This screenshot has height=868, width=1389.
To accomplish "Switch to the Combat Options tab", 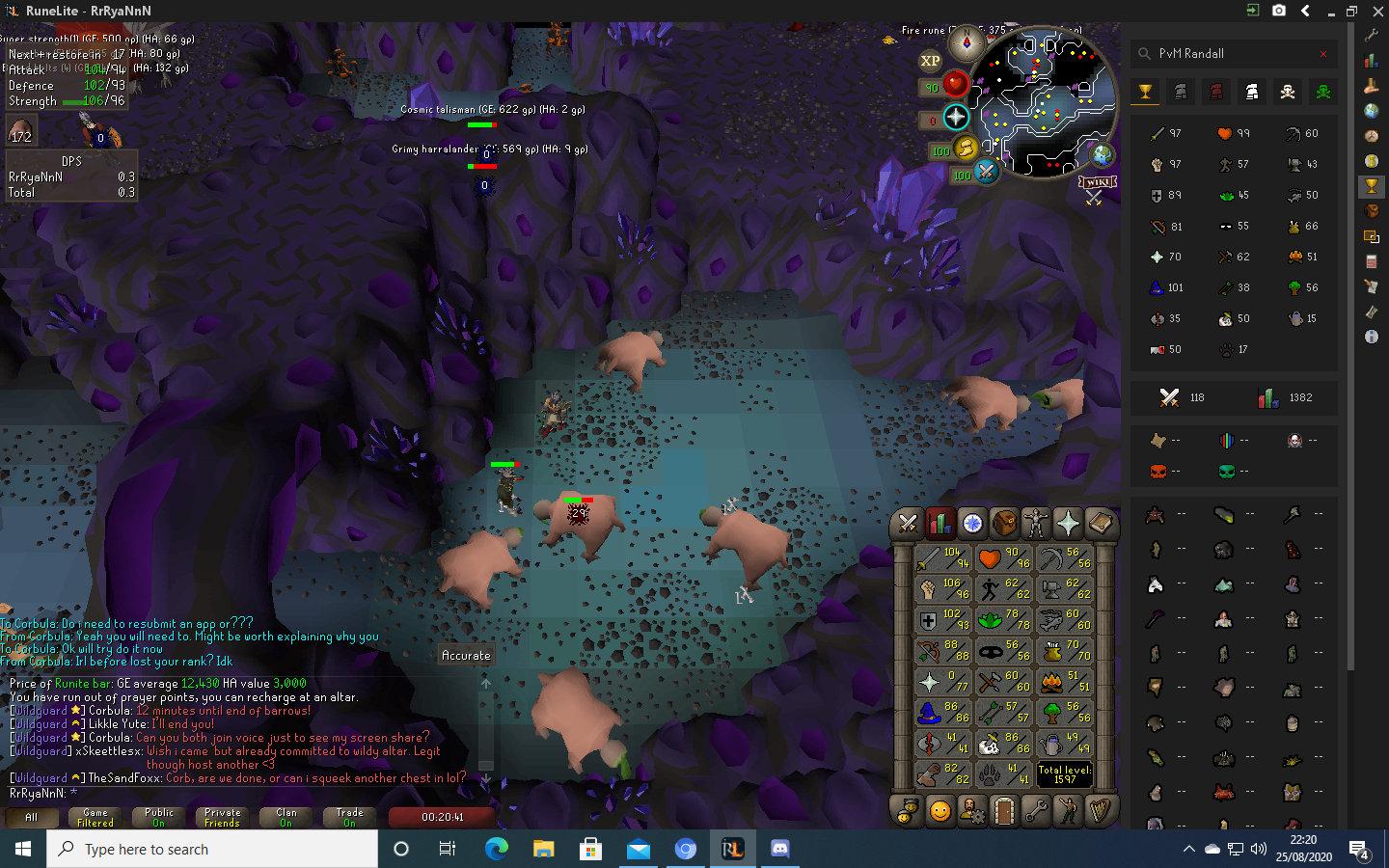I will click(x=908, y=523).
